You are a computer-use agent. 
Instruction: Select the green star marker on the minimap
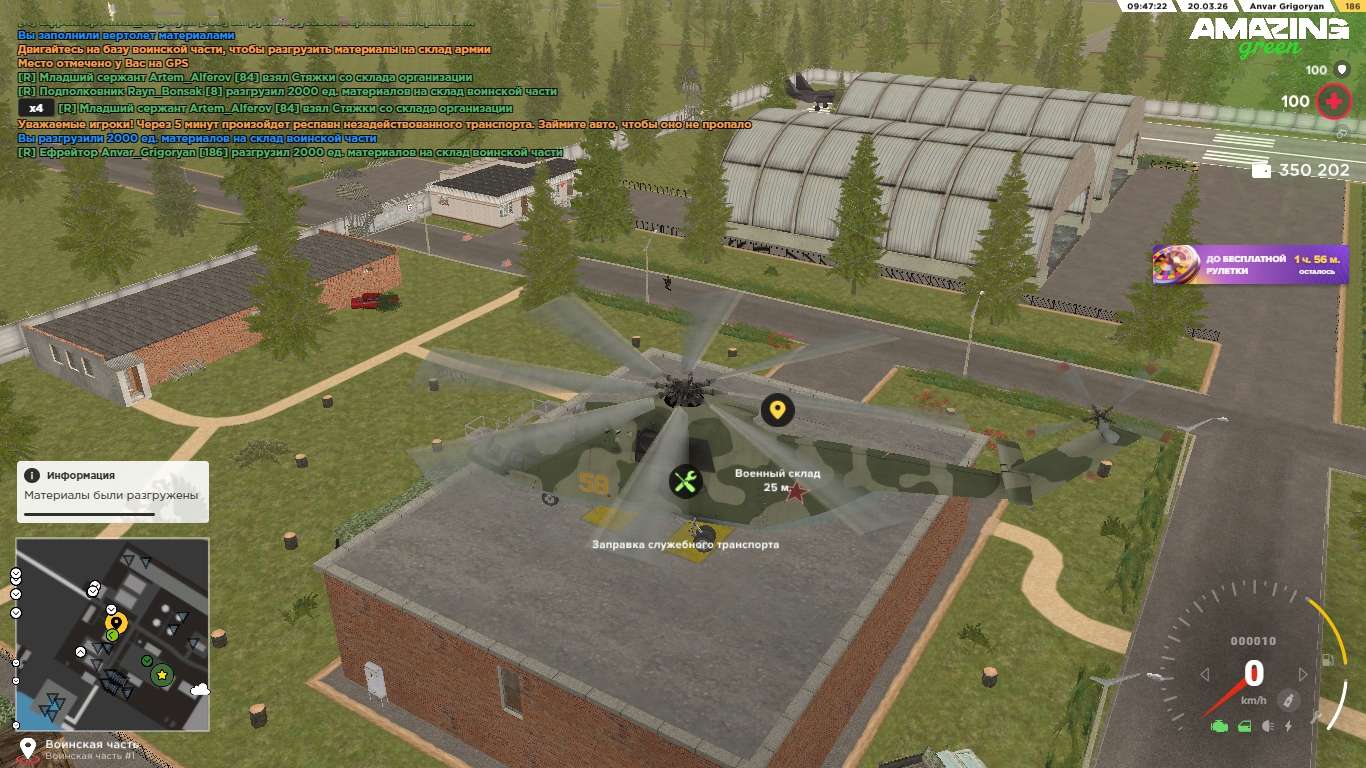161,676
